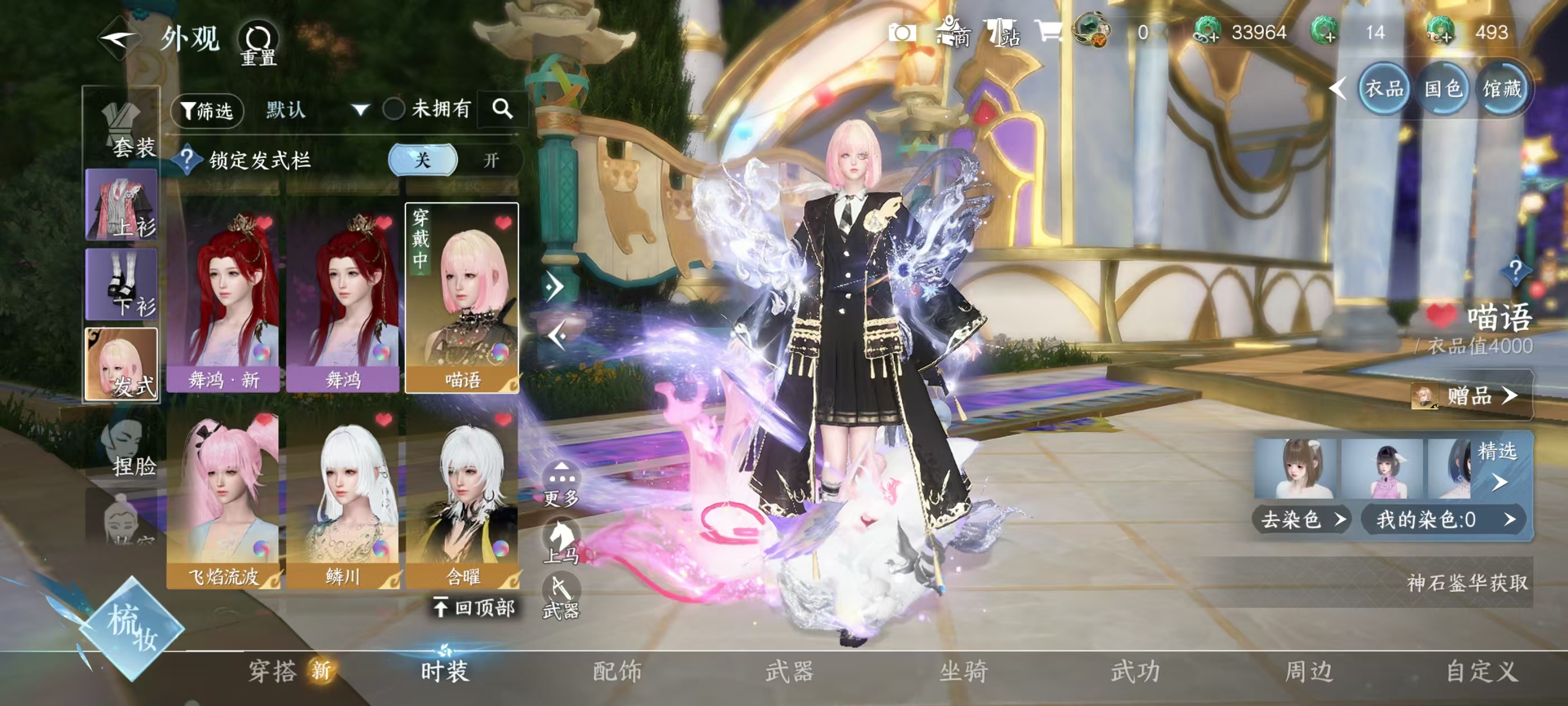Return to the top with 回顶部

tap(475, 607)
